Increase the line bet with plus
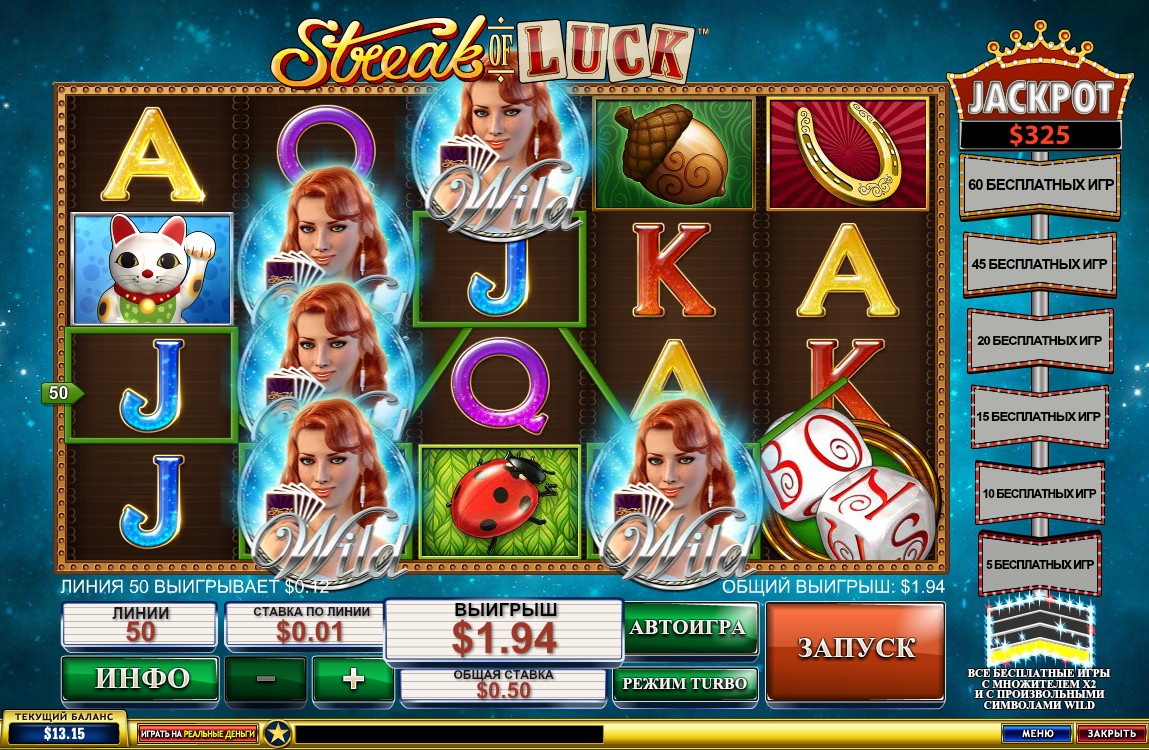Image resolution: width=1149 pixels, height=750 pixels. [353, 679]
